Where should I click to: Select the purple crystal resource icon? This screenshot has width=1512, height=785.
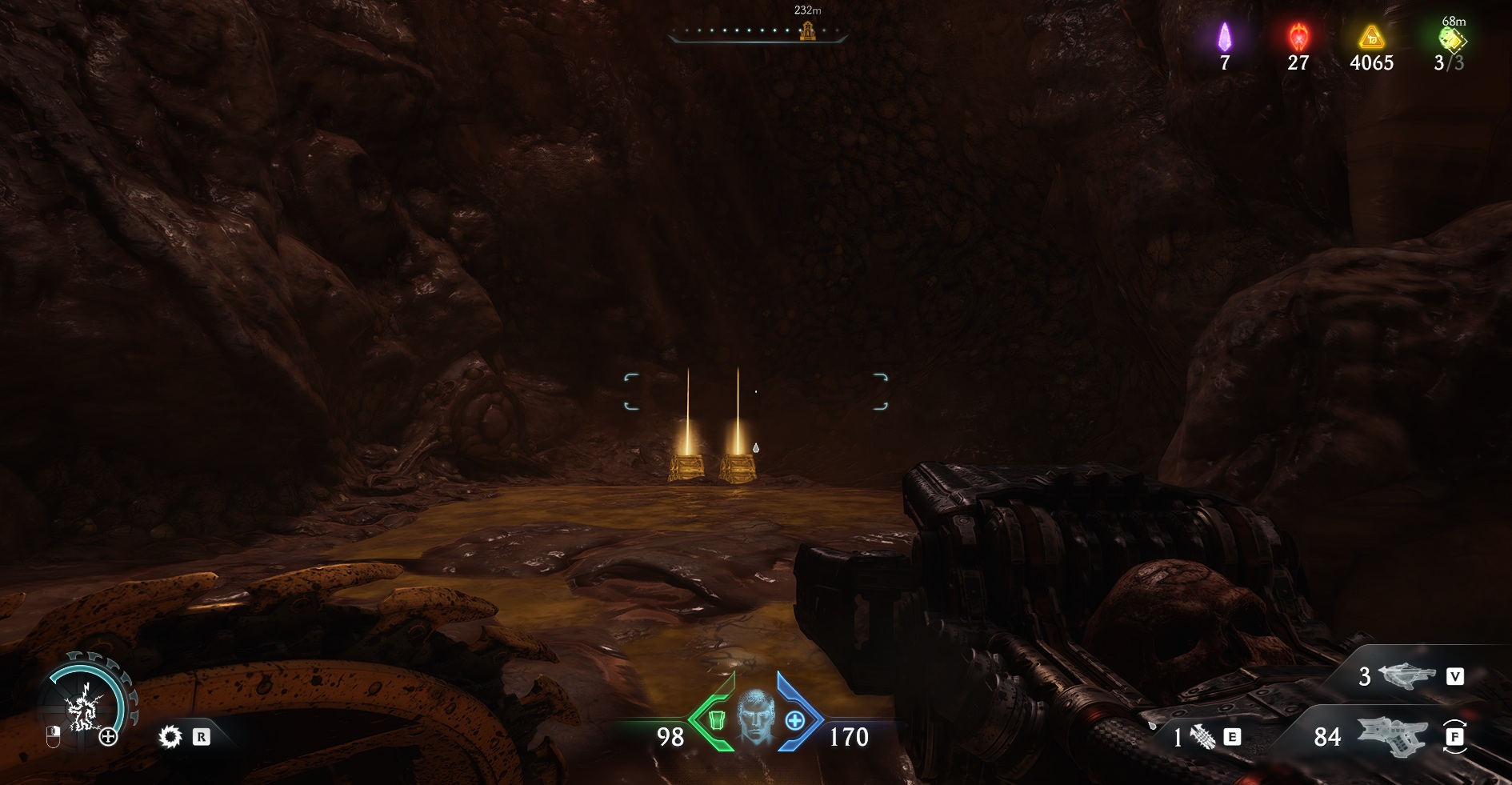(1224, 37)
